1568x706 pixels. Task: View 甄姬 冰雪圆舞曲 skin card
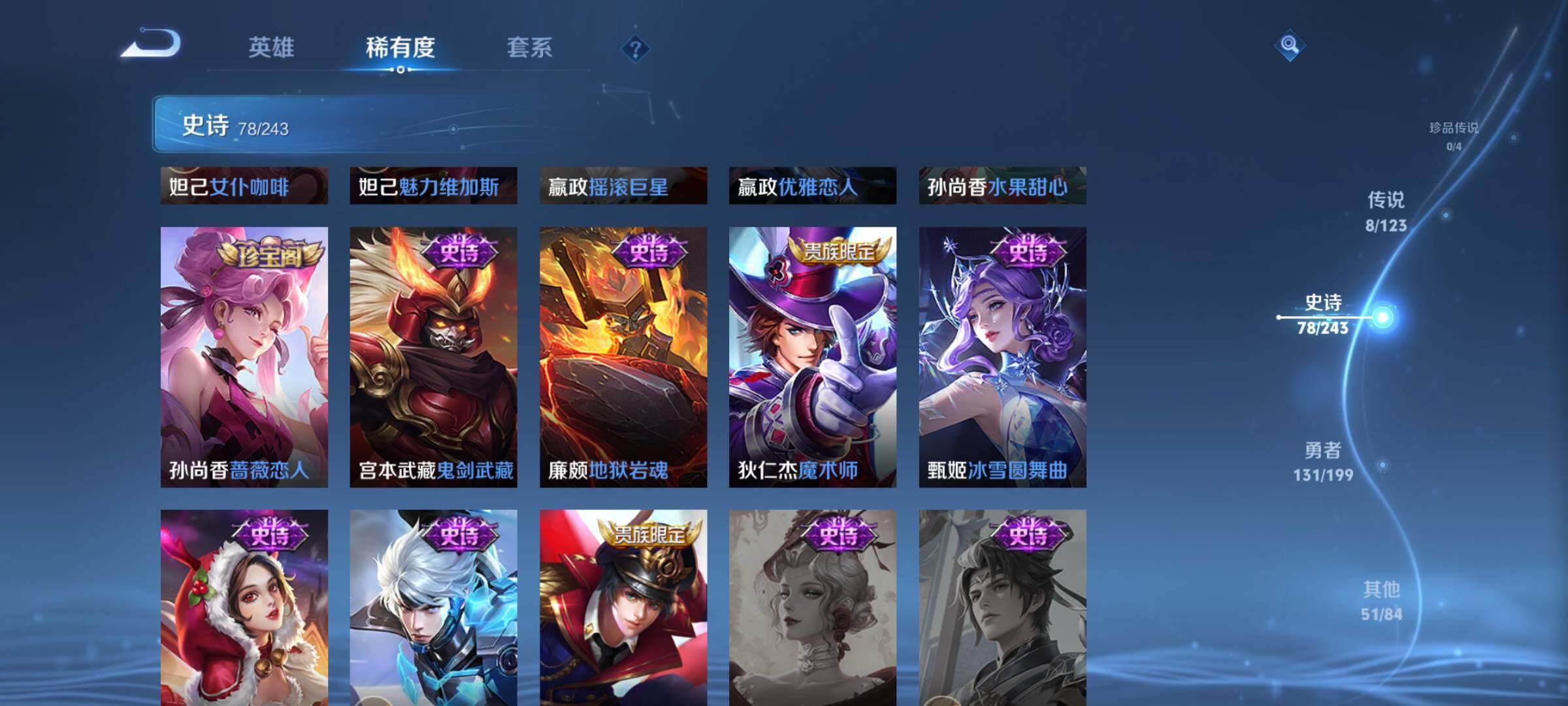[x=1002, y=357]
